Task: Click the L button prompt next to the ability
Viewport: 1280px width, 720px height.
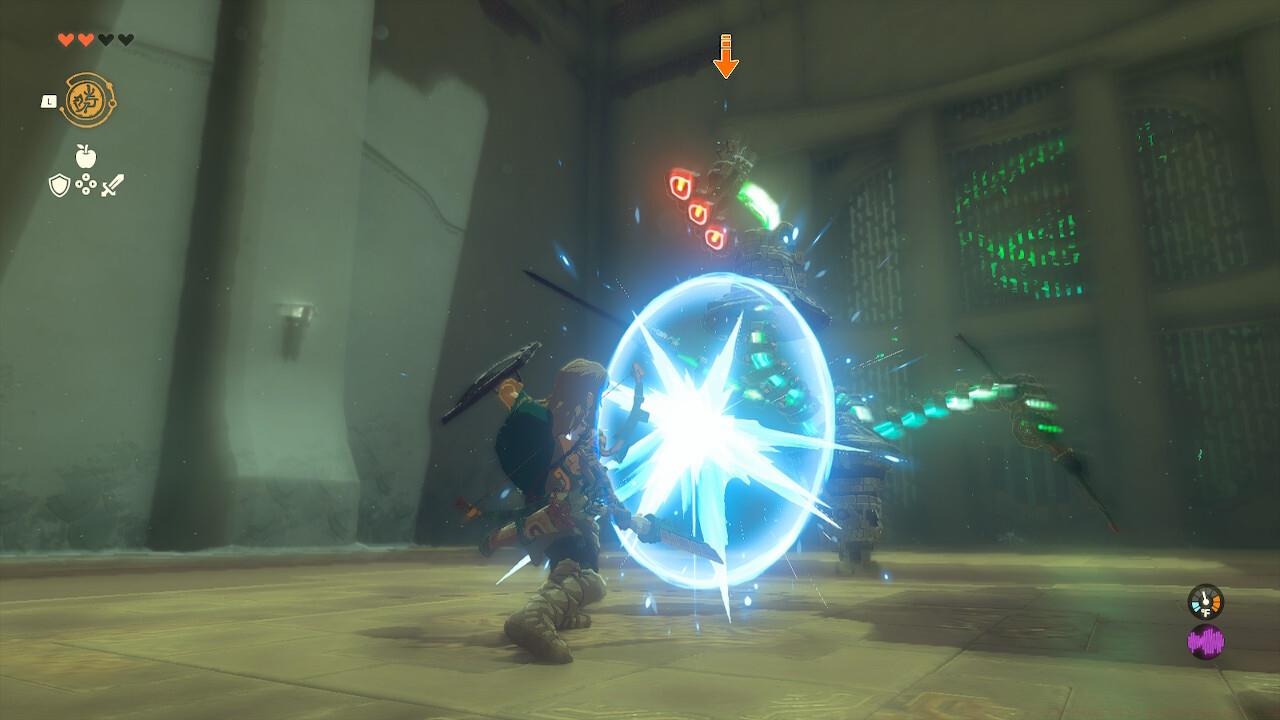Action: (49, 101)
